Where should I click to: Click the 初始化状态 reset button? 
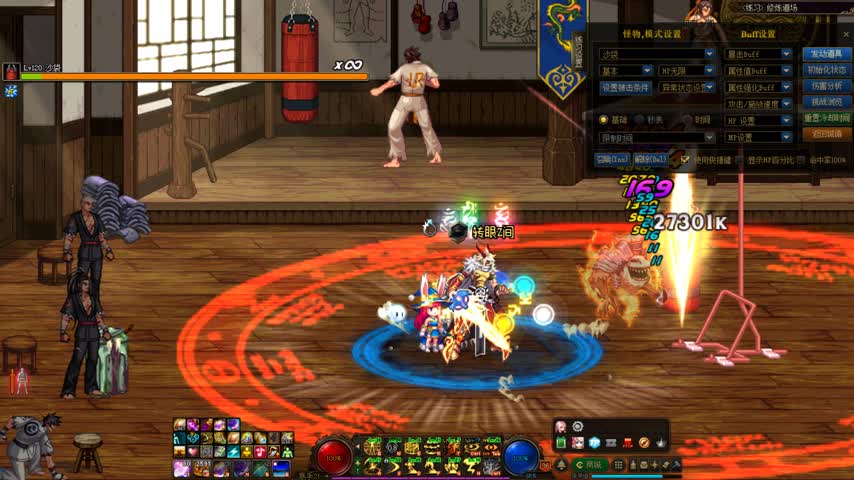(x=826, y=70)
